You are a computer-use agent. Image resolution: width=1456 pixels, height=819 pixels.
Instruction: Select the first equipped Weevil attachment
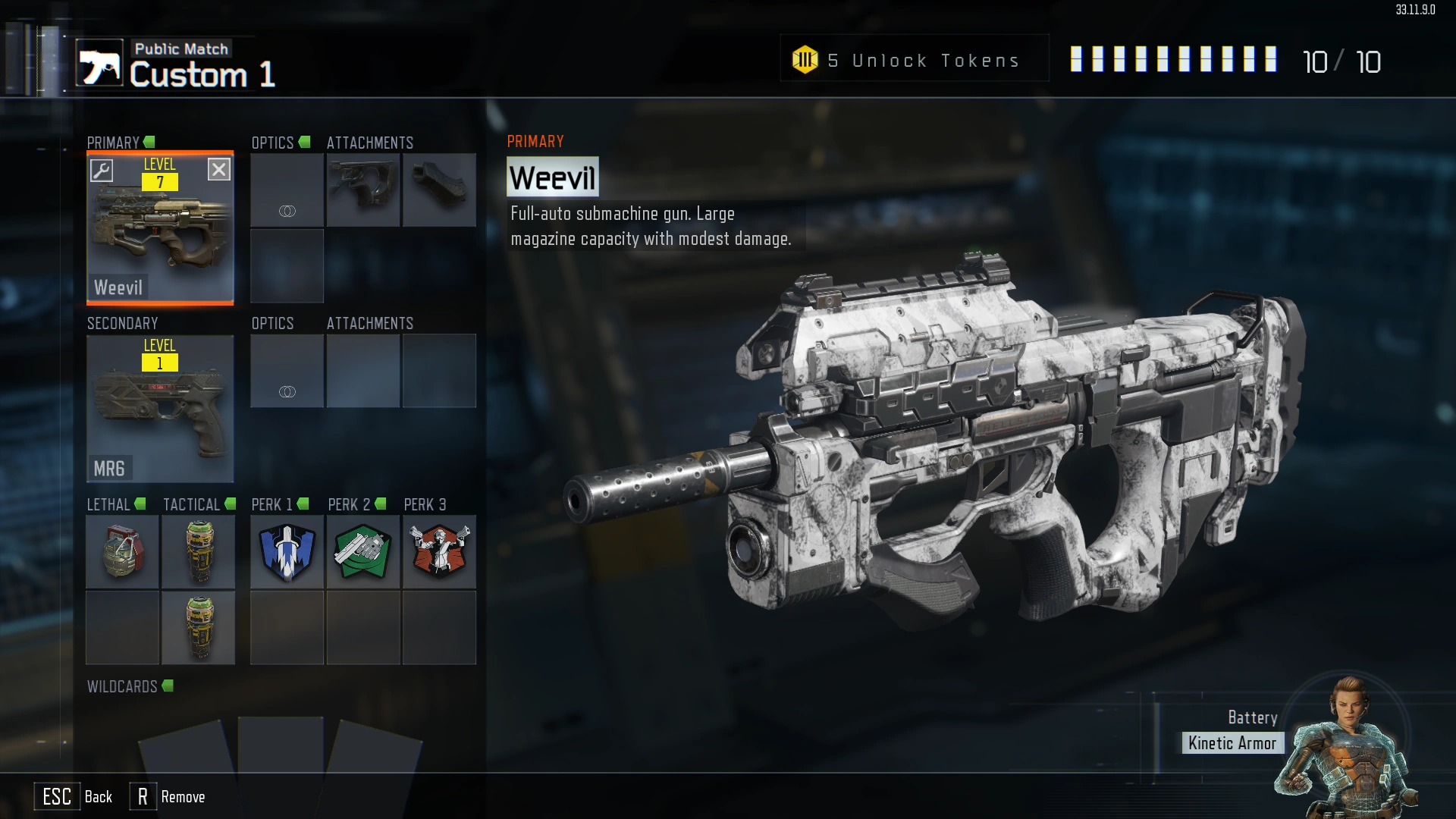(x=363, y=190)
